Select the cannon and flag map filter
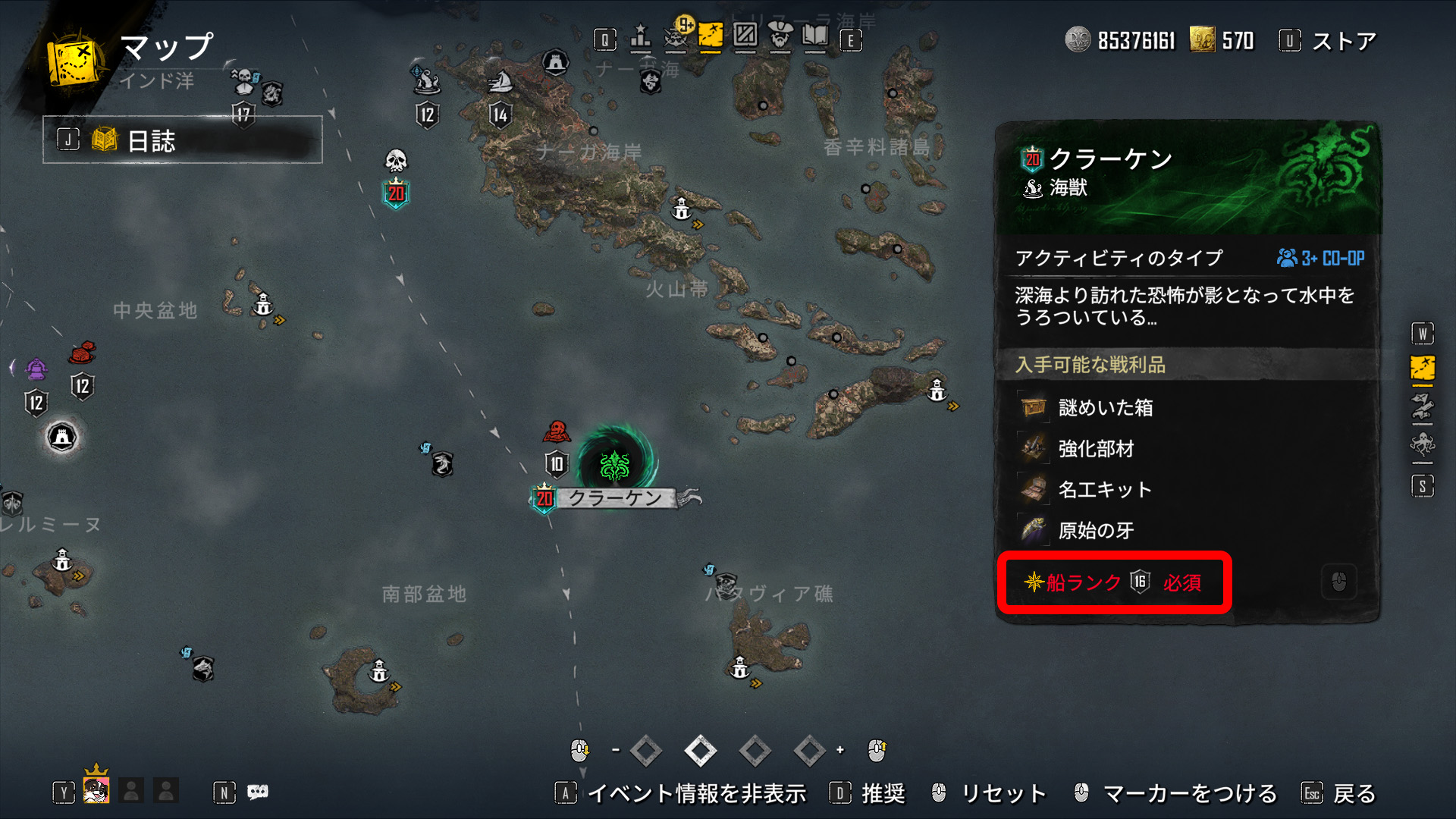Image resolution: width=1456 pixels, height=819 pixels. (1422, 407)
